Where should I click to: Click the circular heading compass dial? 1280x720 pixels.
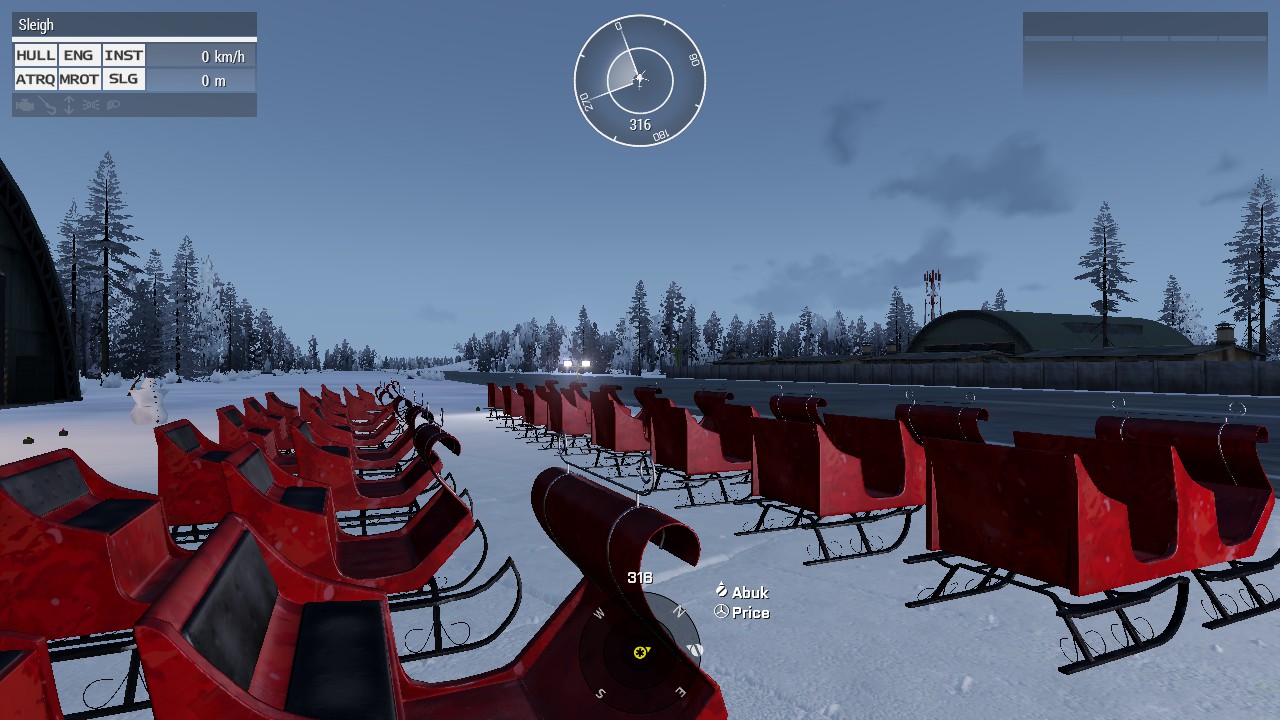[639, 80]
